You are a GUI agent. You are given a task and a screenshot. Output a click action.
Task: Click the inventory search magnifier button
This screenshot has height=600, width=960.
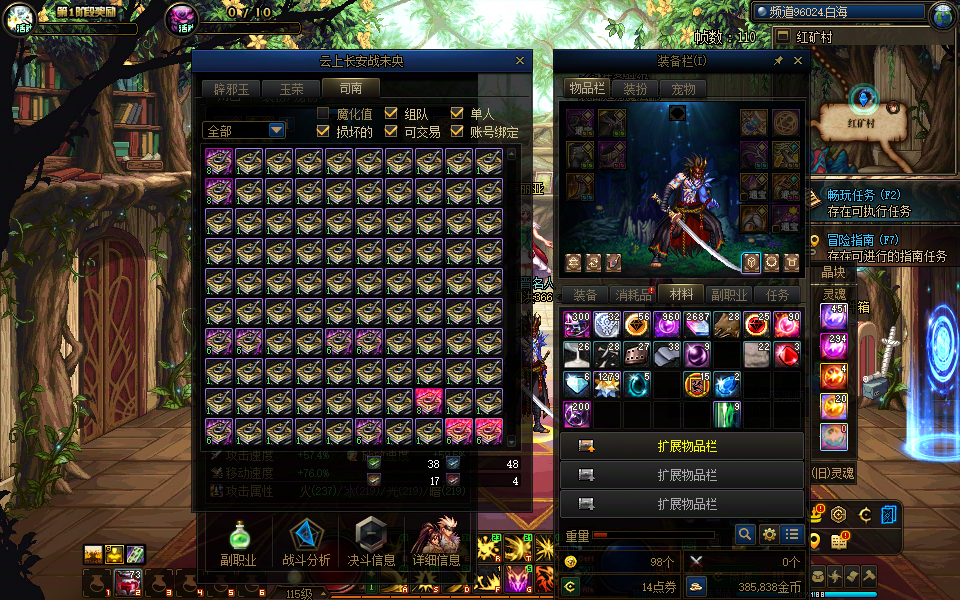tap(744, 535)
